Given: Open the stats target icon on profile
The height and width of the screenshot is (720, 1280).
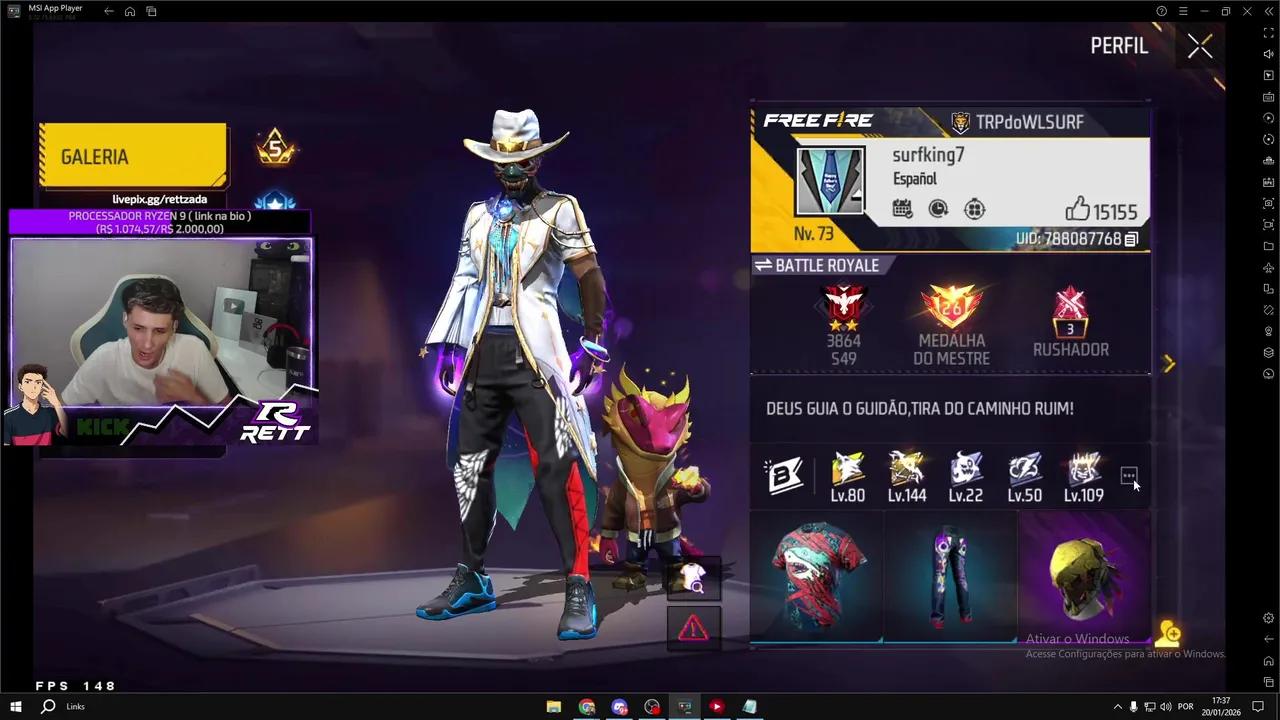Looking at the screenshot, I should tap(974, 208).
